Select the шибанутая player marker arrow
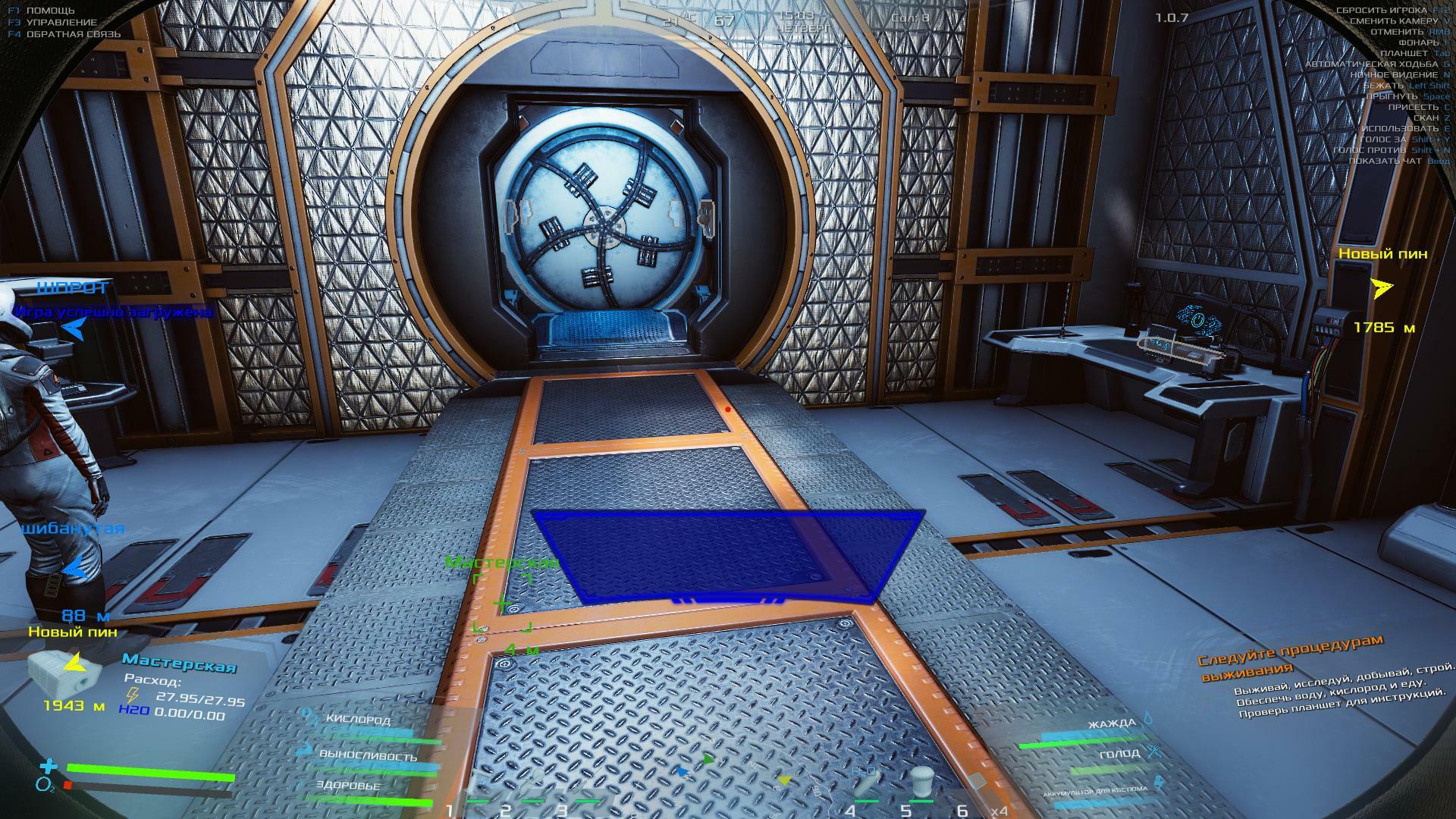1456x819 pixels. (74, 566)
